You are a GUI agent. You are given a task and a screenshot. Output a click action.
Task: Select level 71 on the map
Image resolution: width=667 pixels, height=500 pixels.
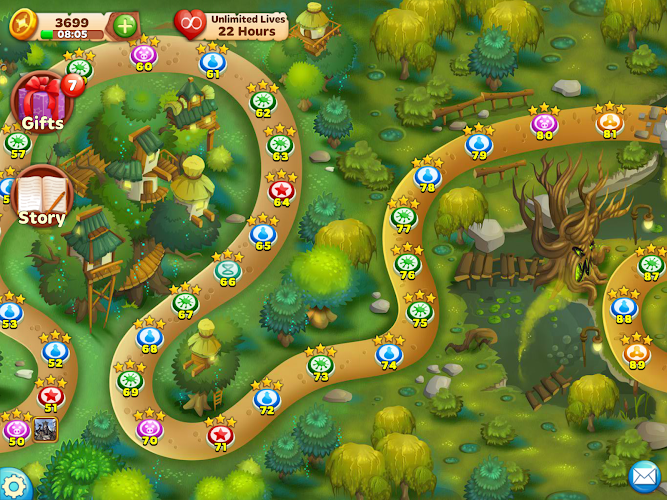pyautogui.click(x=220, y=434)
